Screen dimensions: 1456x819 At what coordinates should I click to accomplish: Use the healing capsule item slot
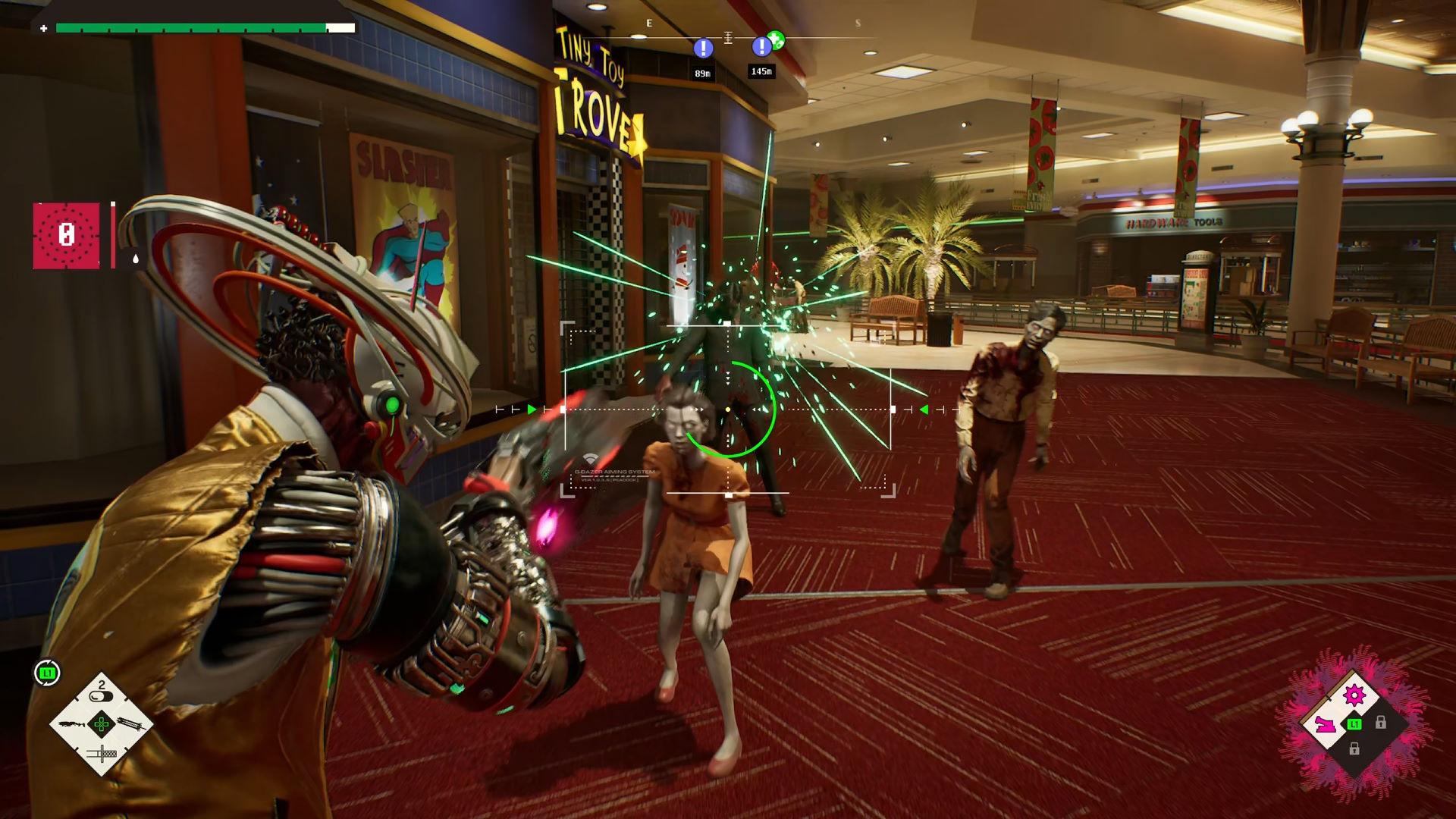(101, 693)
